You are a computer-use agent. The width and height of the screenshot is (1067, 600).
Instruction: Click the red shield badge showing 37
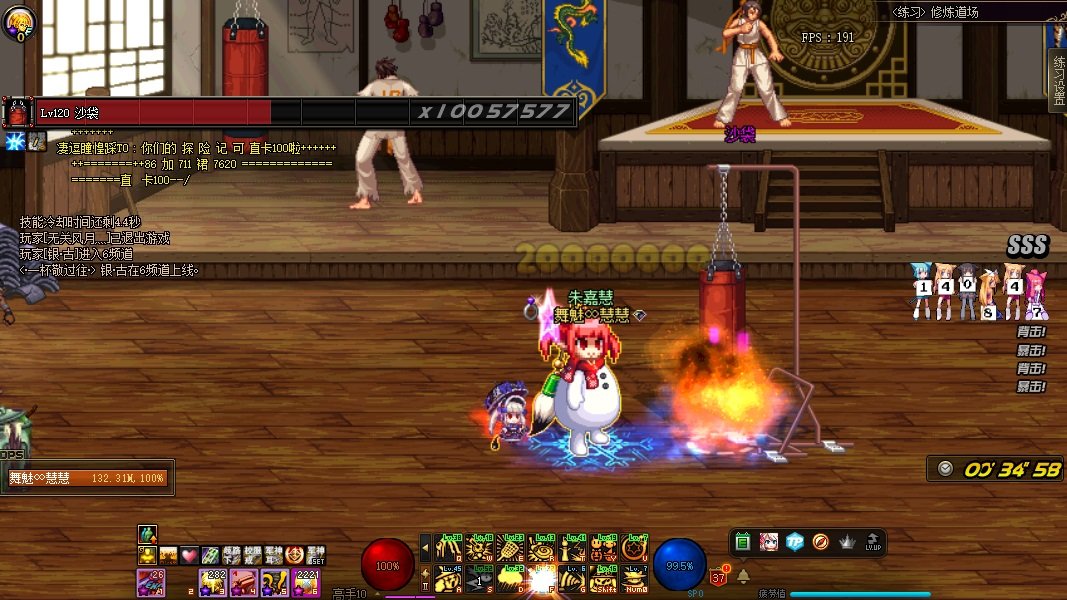tap(718, 576)
